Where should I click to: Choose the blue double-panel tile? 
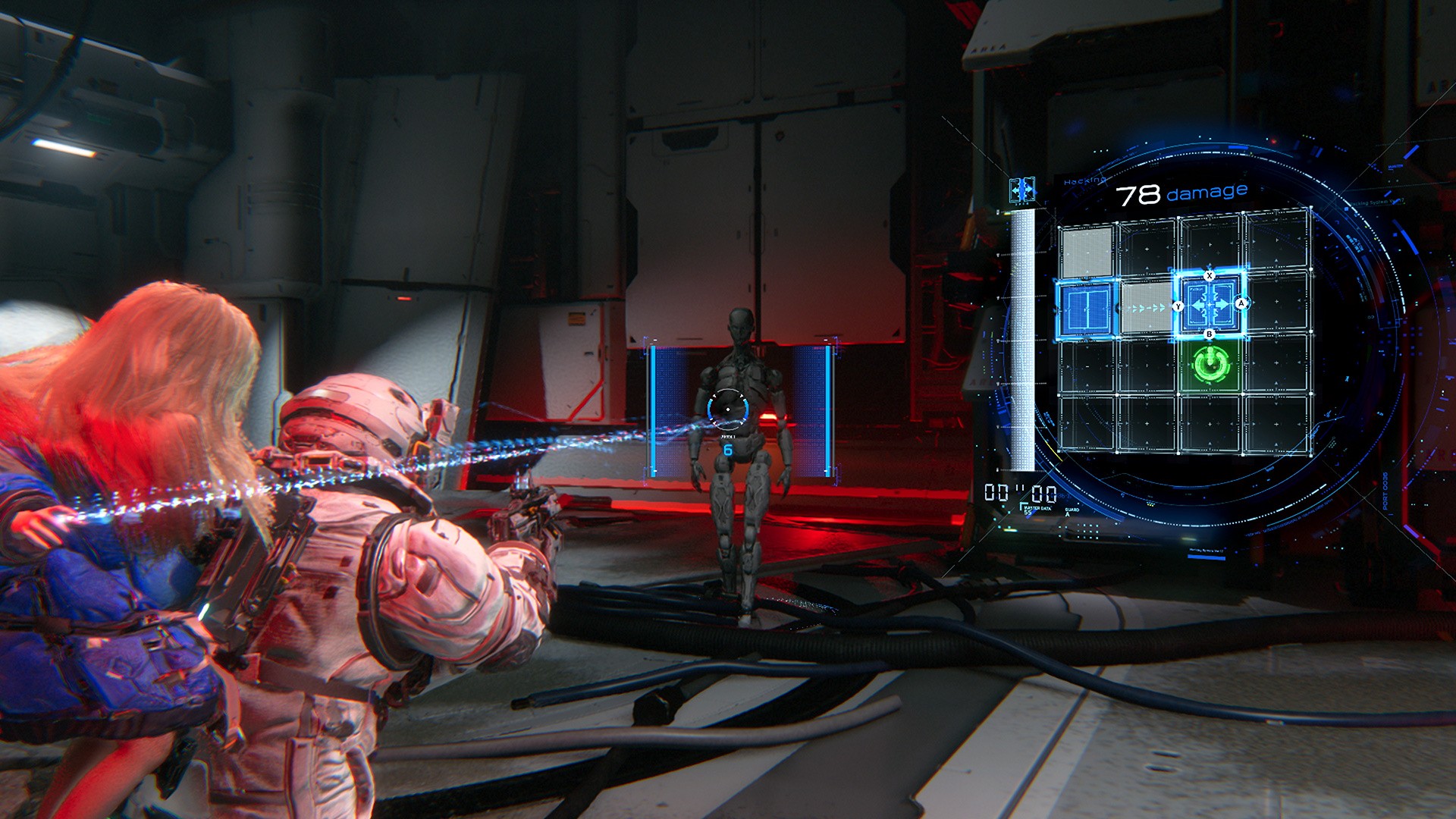tap(1087, 308)
